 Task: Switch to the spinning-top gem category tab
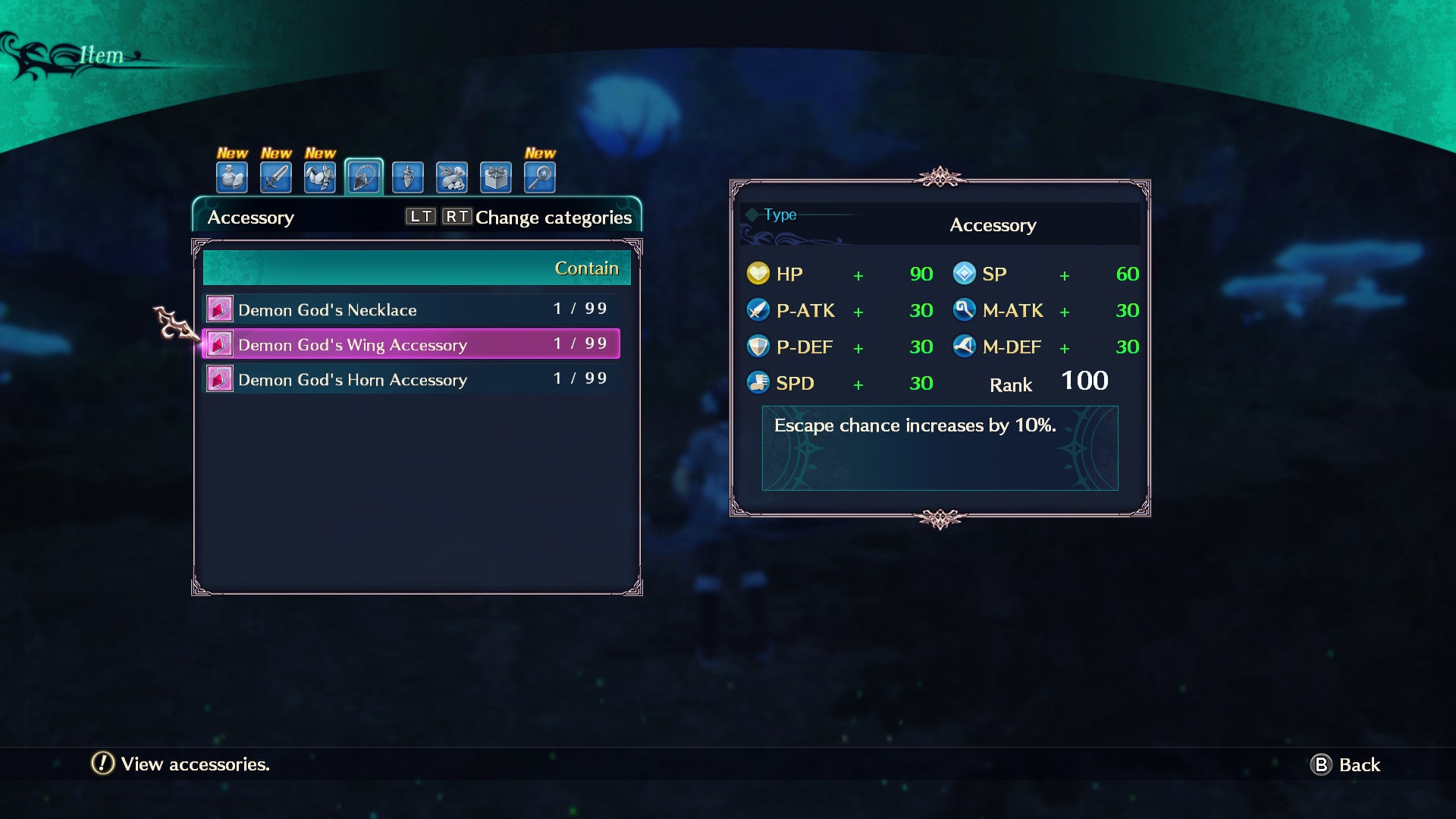[x=408, y=177]
